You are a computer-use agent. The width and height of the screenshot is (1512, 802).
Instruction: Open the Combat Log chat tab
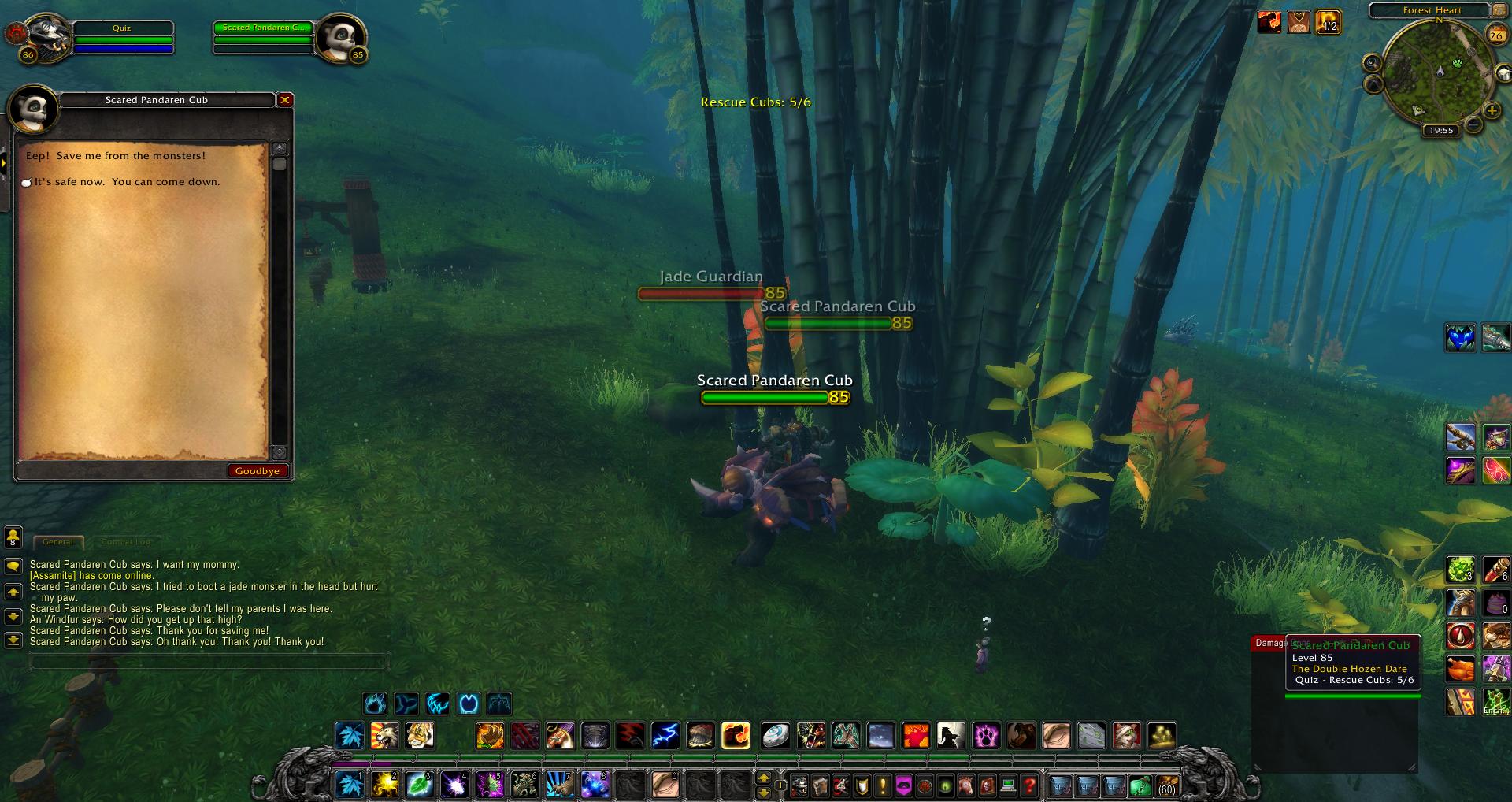coord(124,542)
